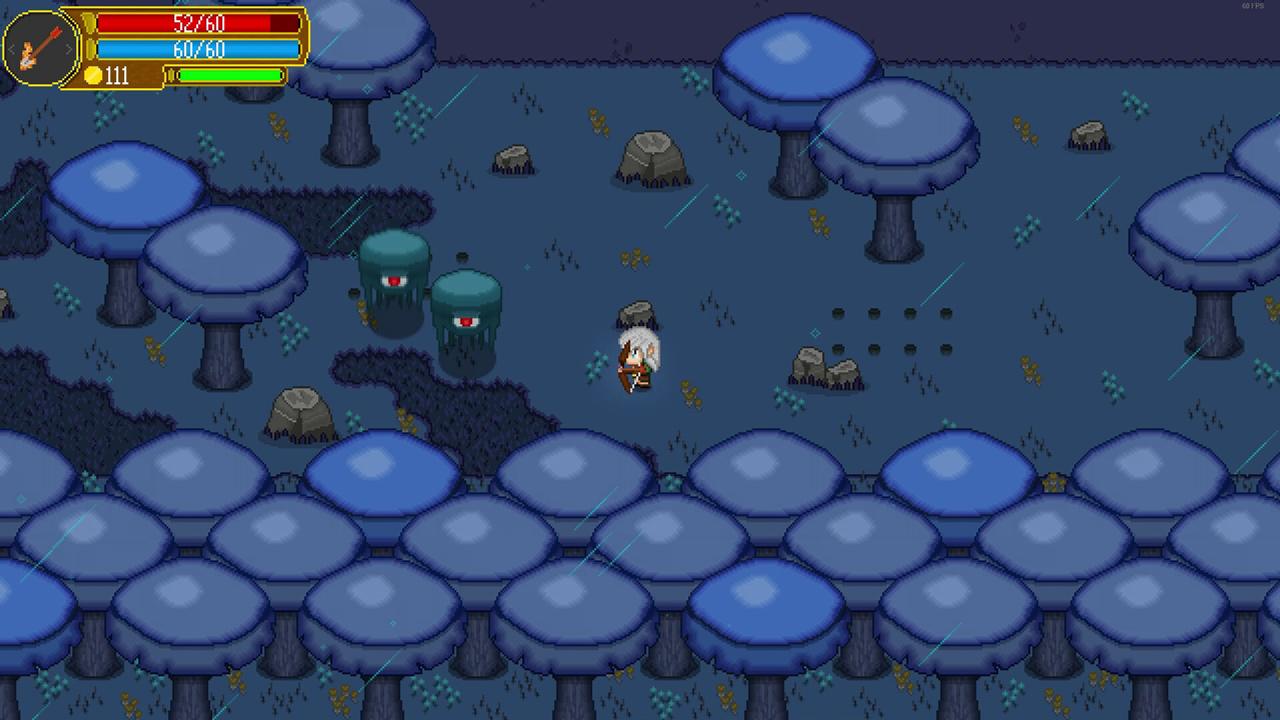Click the green experience progress bar
The height and width of the screenshot is (720, 1280).
click(x=230, y=74)
